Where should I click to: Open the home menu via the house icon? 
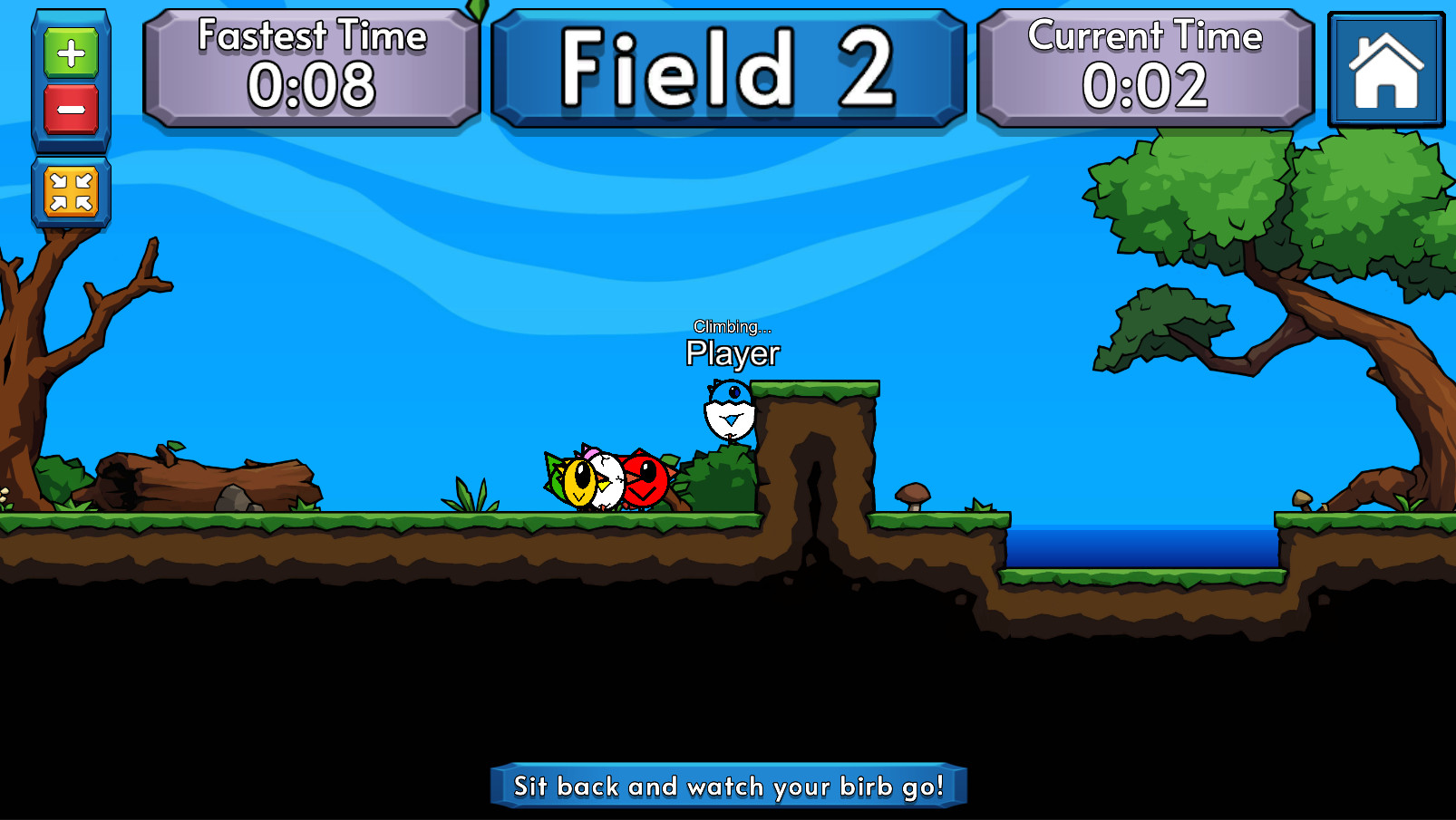point(1385,70)
